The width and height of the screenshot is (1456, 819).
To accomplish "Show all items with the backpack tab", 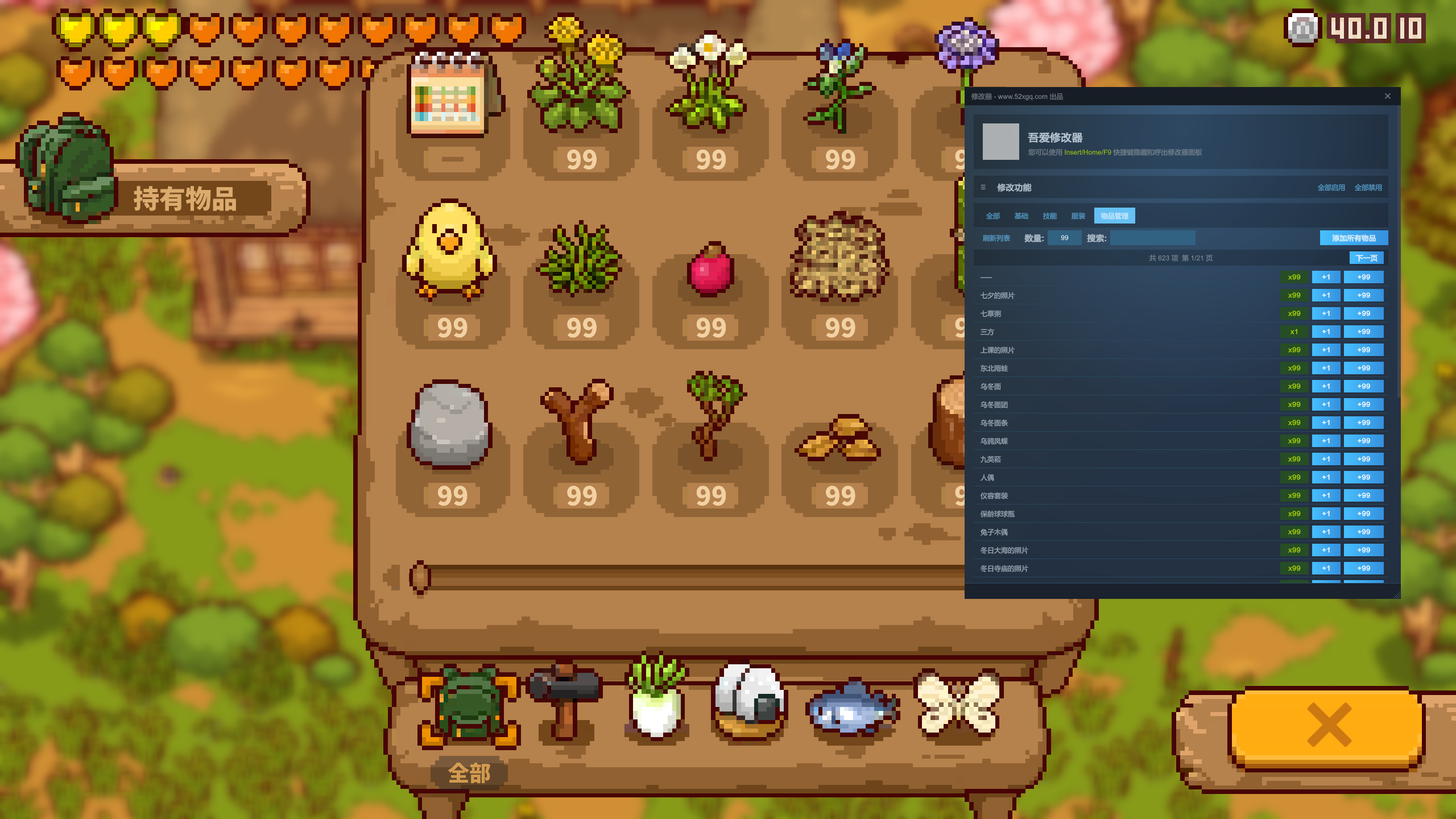I will pyautogui.click(x=469, y=705).
